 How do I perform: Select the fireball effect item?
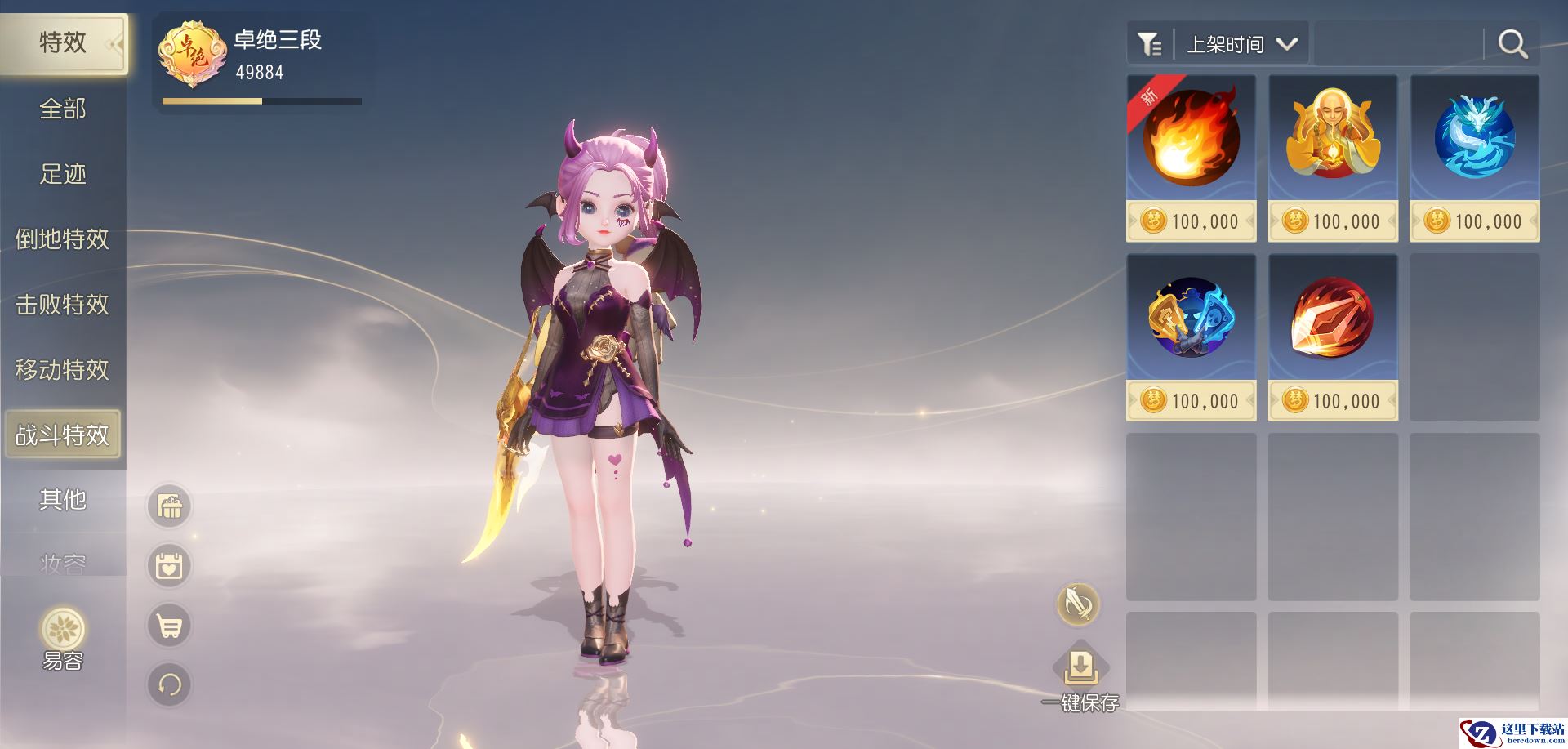1191,139
